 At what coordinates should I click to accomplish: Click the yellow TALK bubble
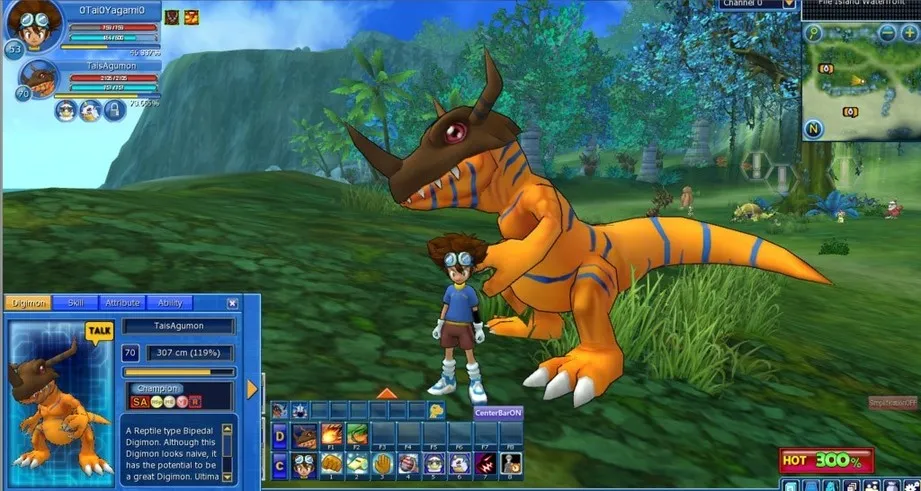[x=99, y=330]
